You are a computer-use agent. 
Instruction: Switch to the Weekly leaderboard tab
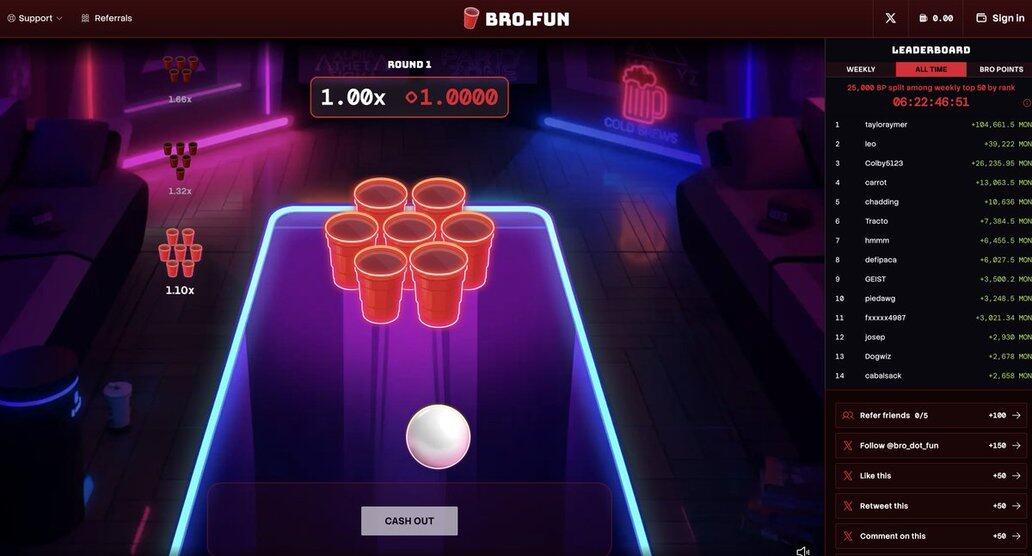pyautogui.click(x=860, y=69)
